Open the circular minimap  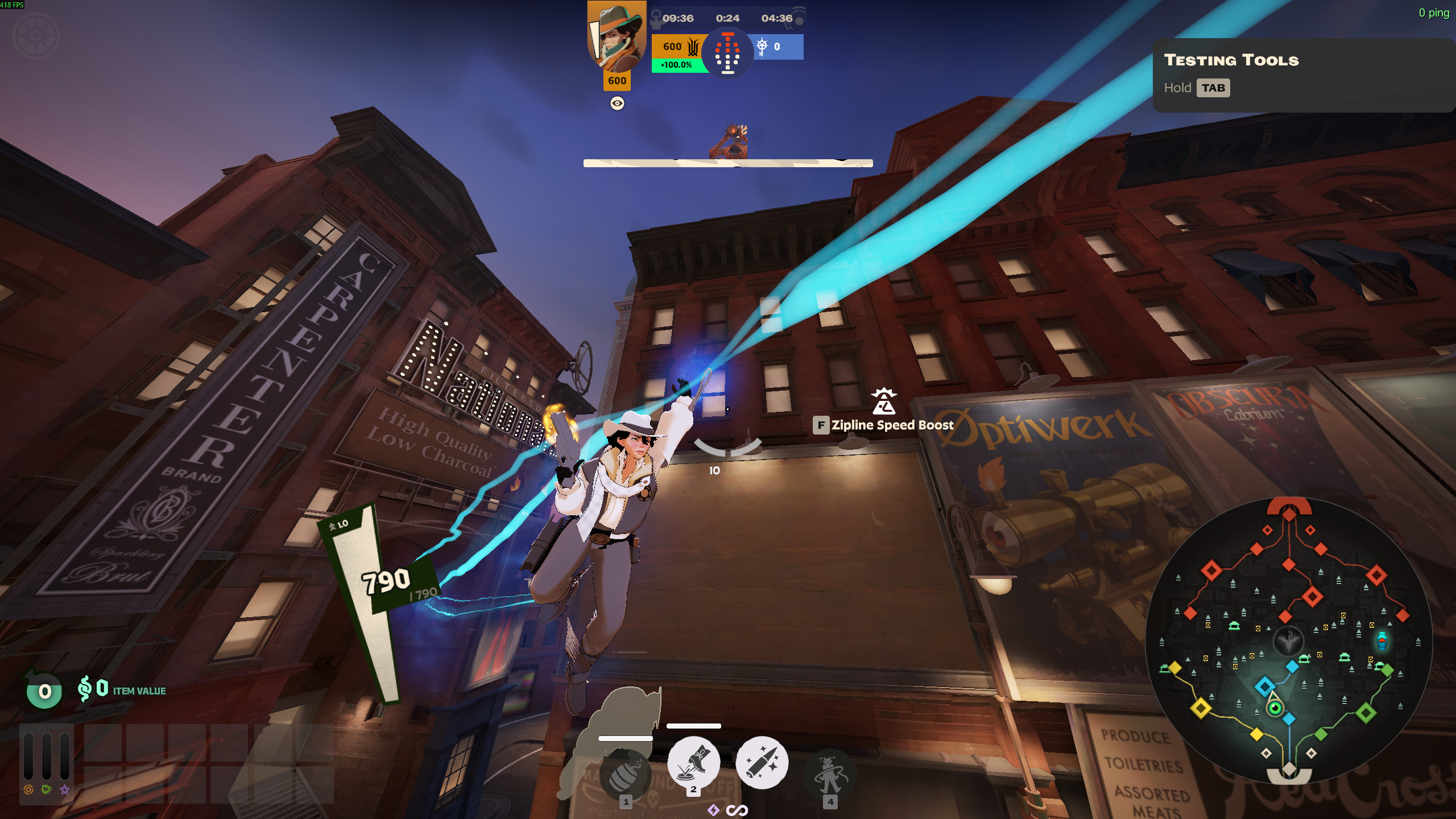tap(1289, 641)
